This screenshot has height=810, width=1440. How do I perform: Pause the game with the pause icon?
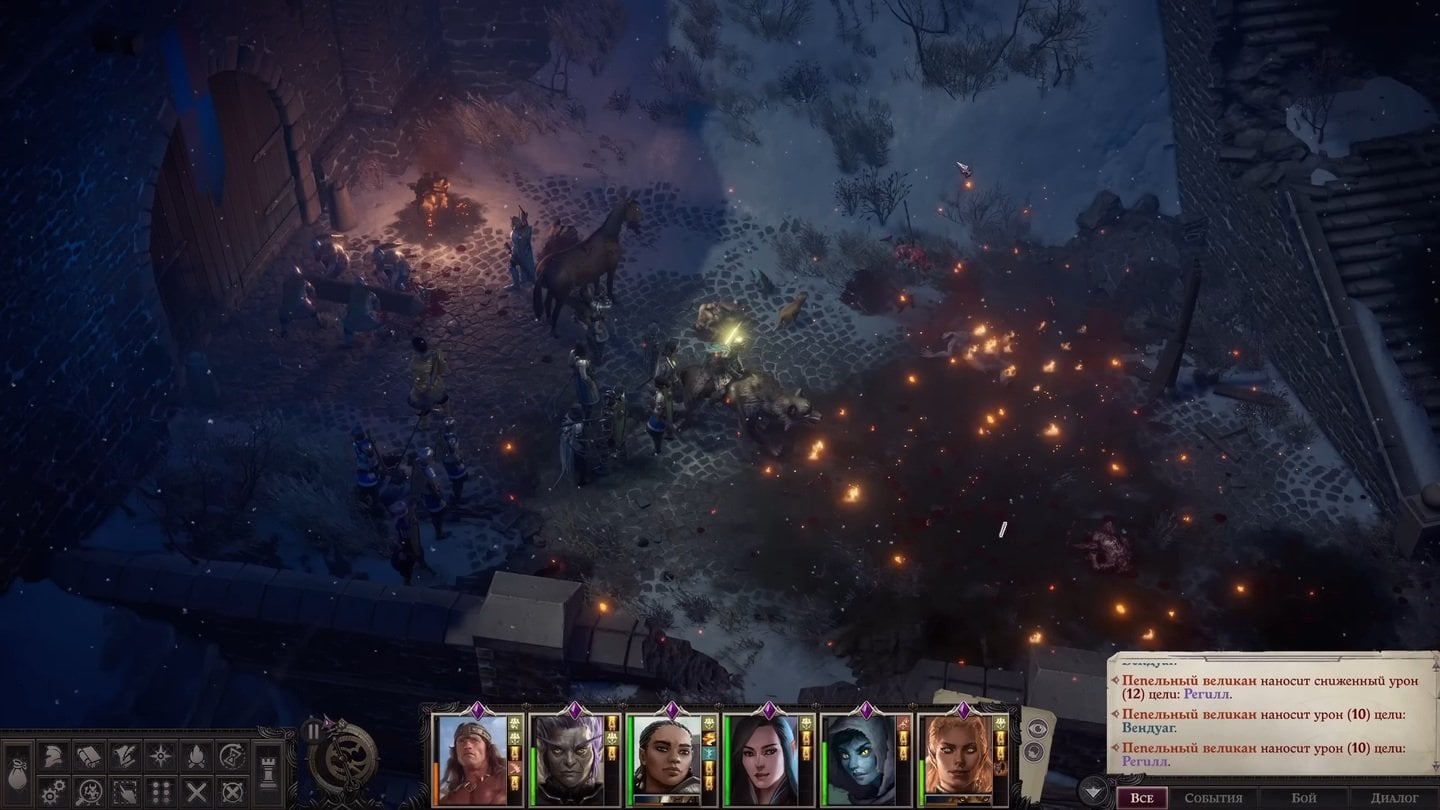[313, 731]
